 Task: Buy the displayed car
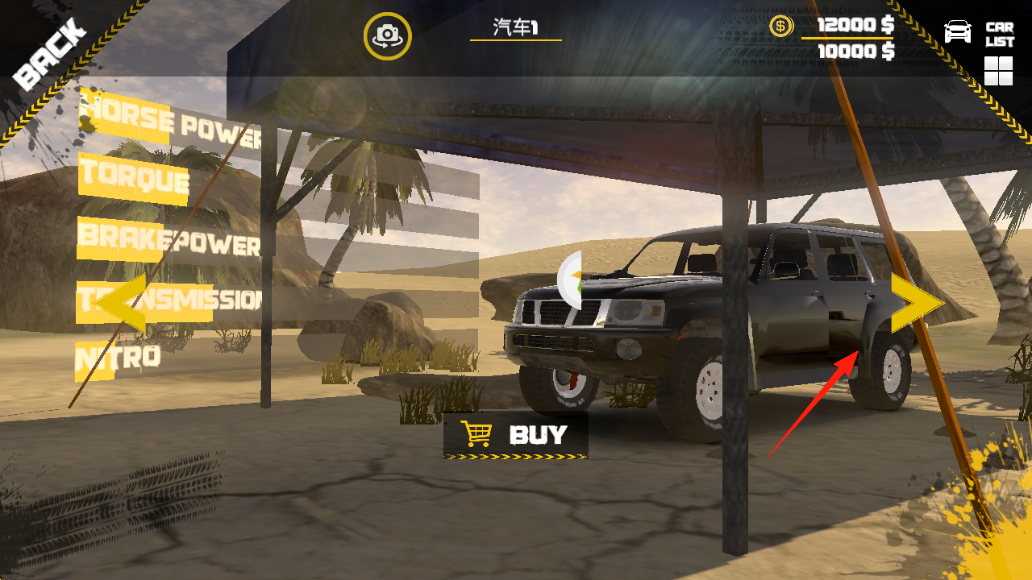(516, 435)
